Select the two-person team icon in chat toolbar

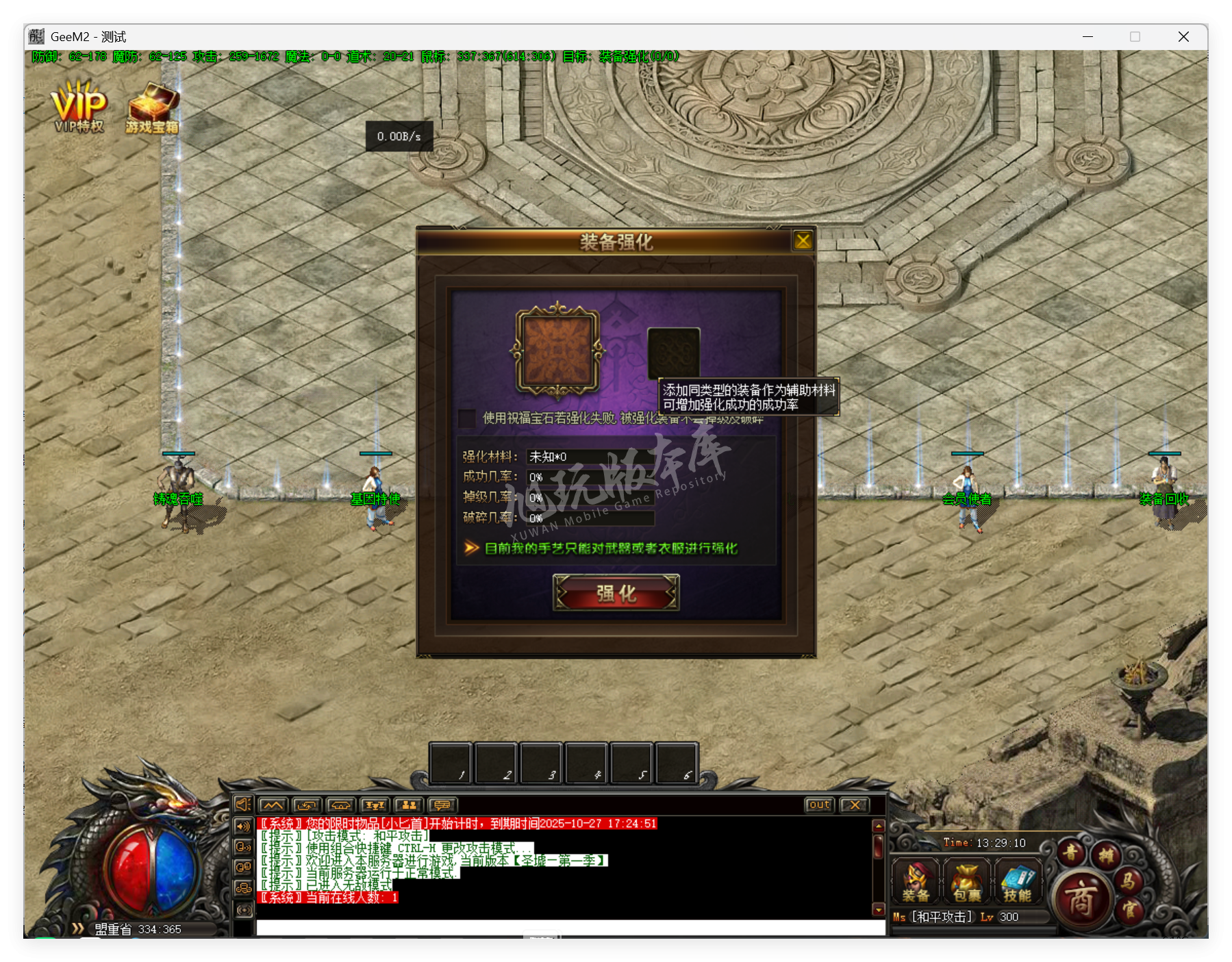point(411,805)
